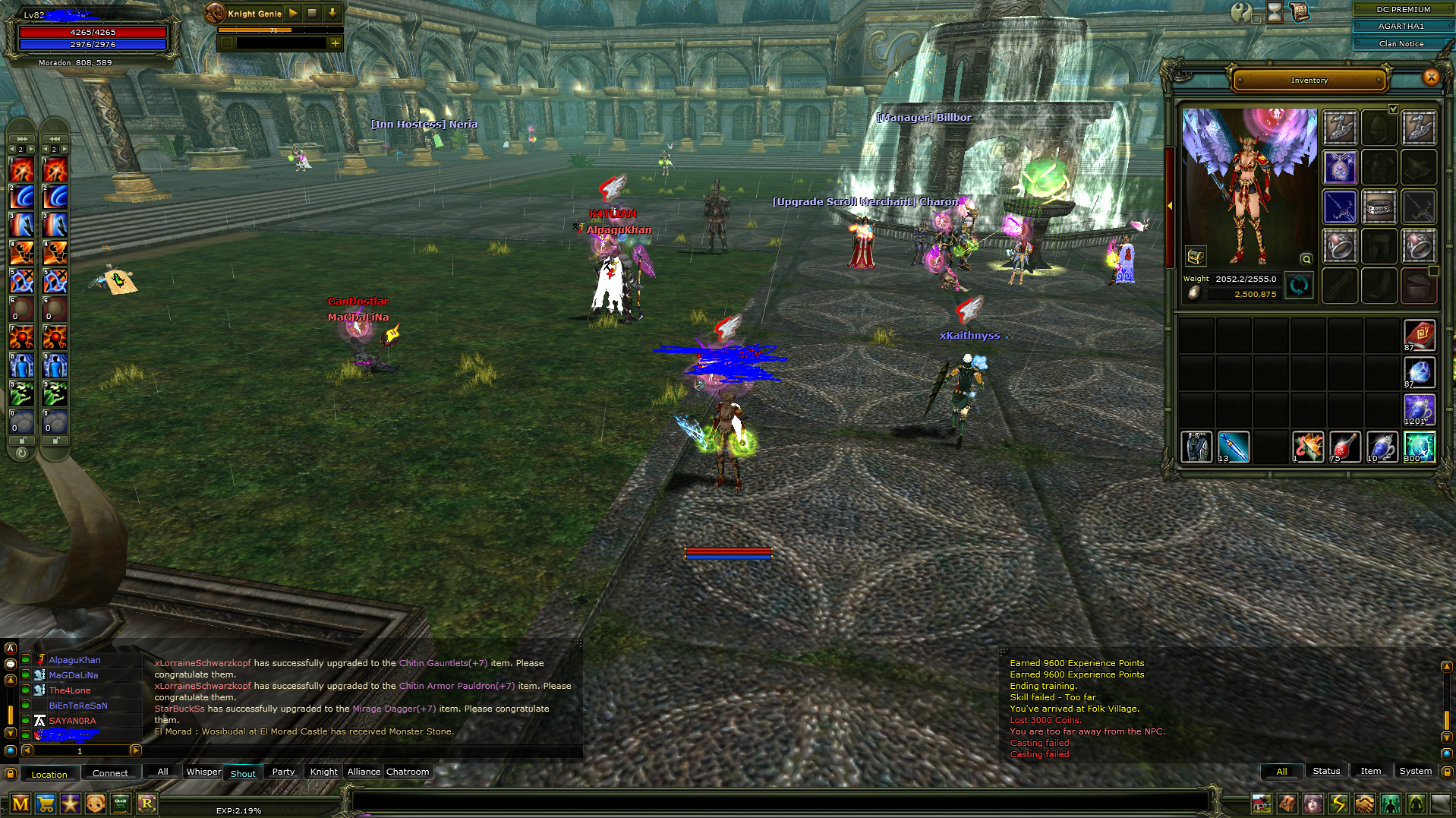Open the handshake trade icon
This screenshot has width=1456, height=818.
pos(1364,804)
